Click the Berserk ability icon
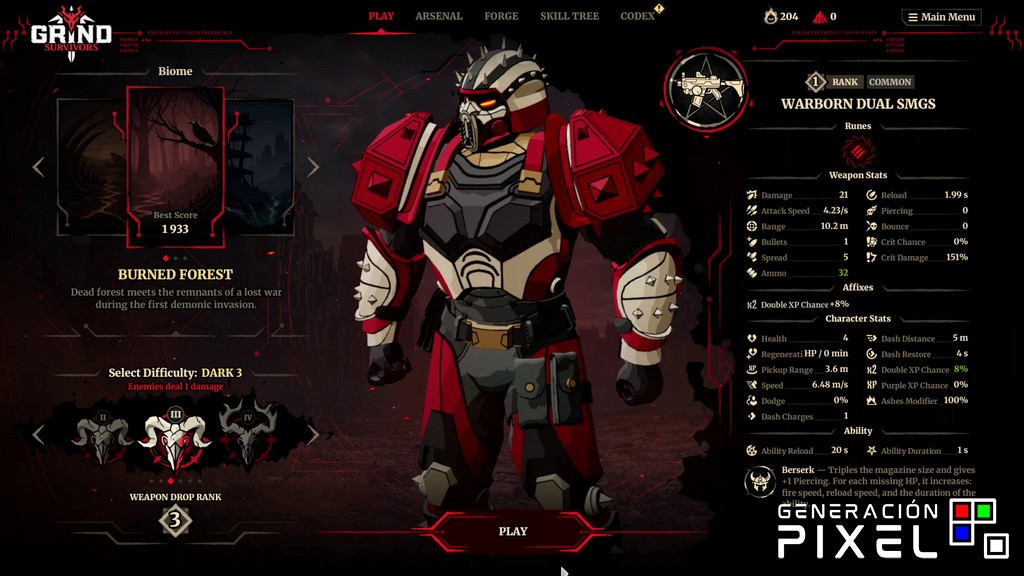The height and width of the screenshot is (576, 1024). pyautogui.click(x=760, y=481)
